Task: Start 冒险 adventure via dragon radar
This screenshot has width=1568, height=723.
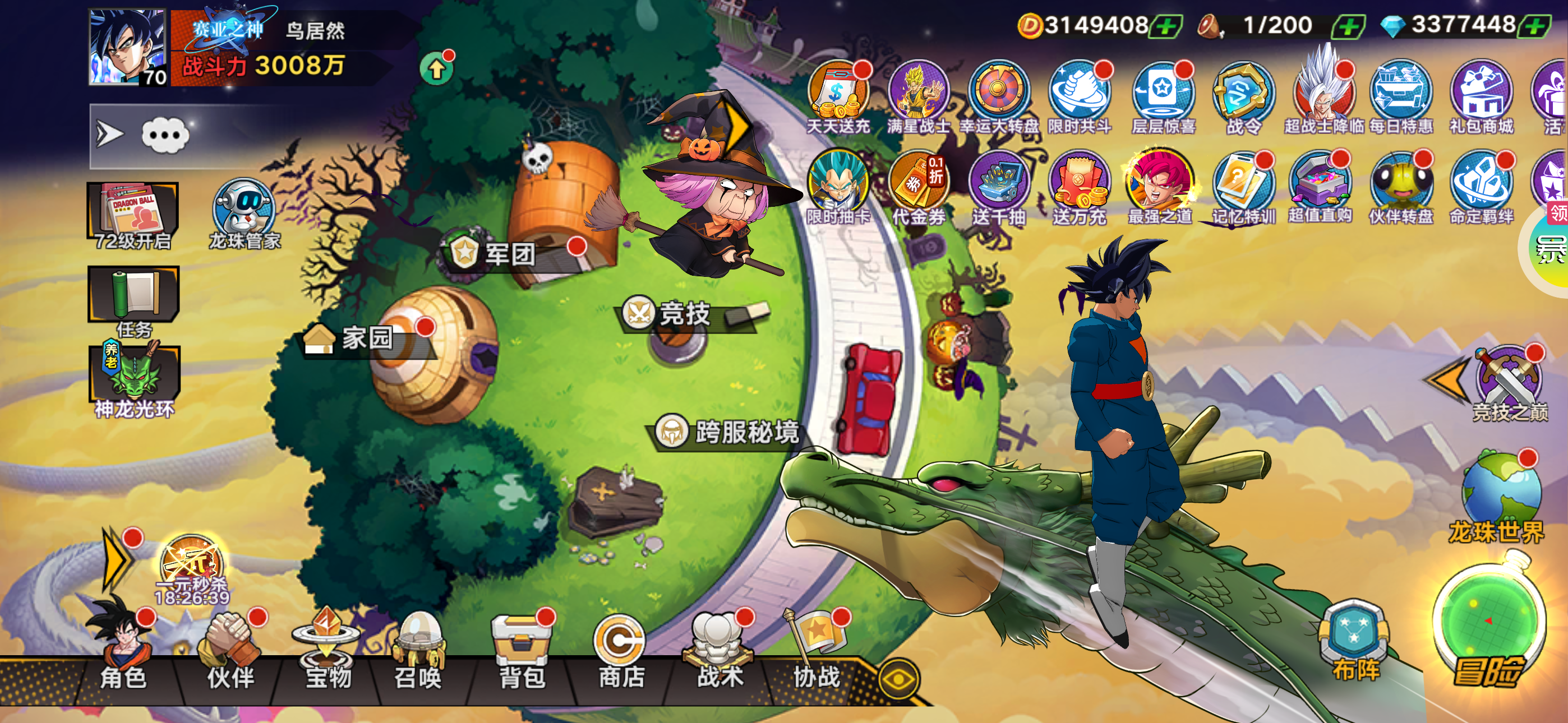Action: click(1488, 627)
